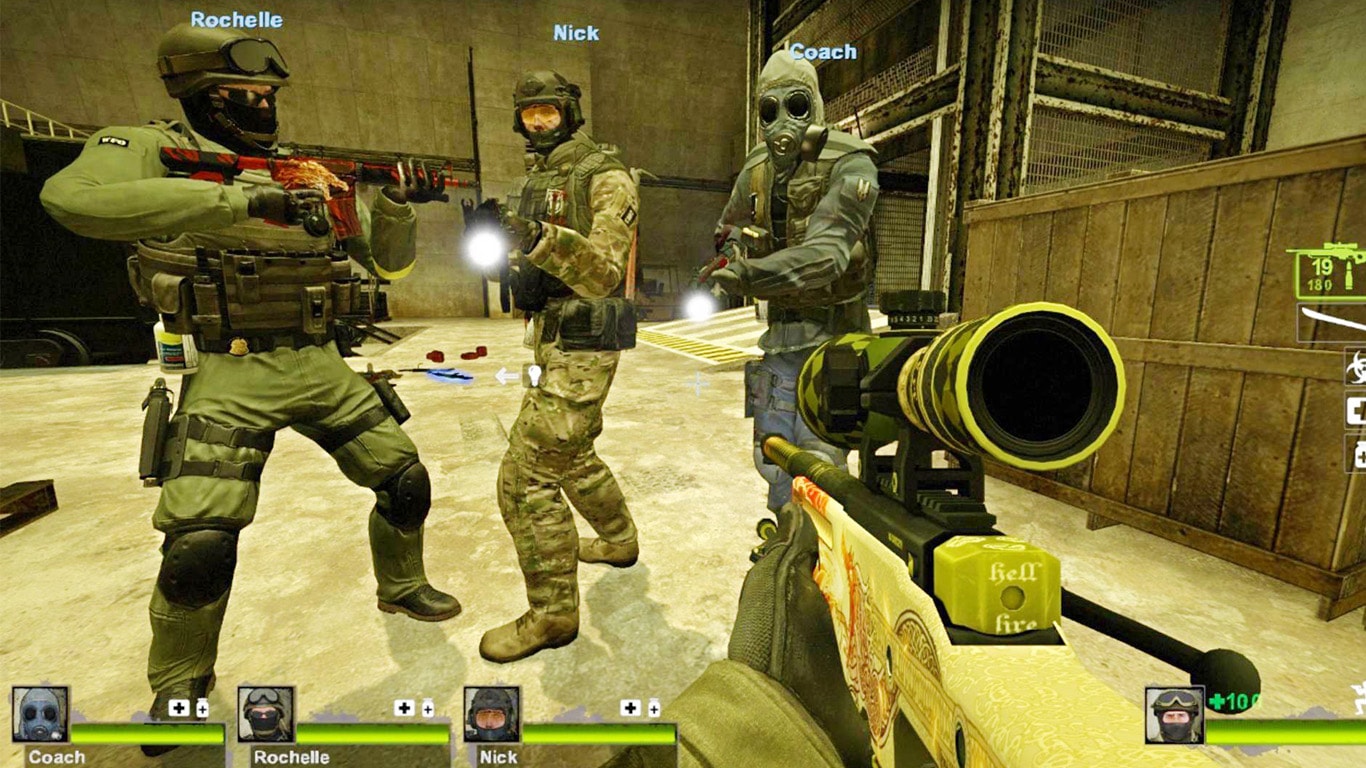Click the green health cross next to 100
Image resolution: width=1366 pixels, height=768 pixels.
[1215, 703]
